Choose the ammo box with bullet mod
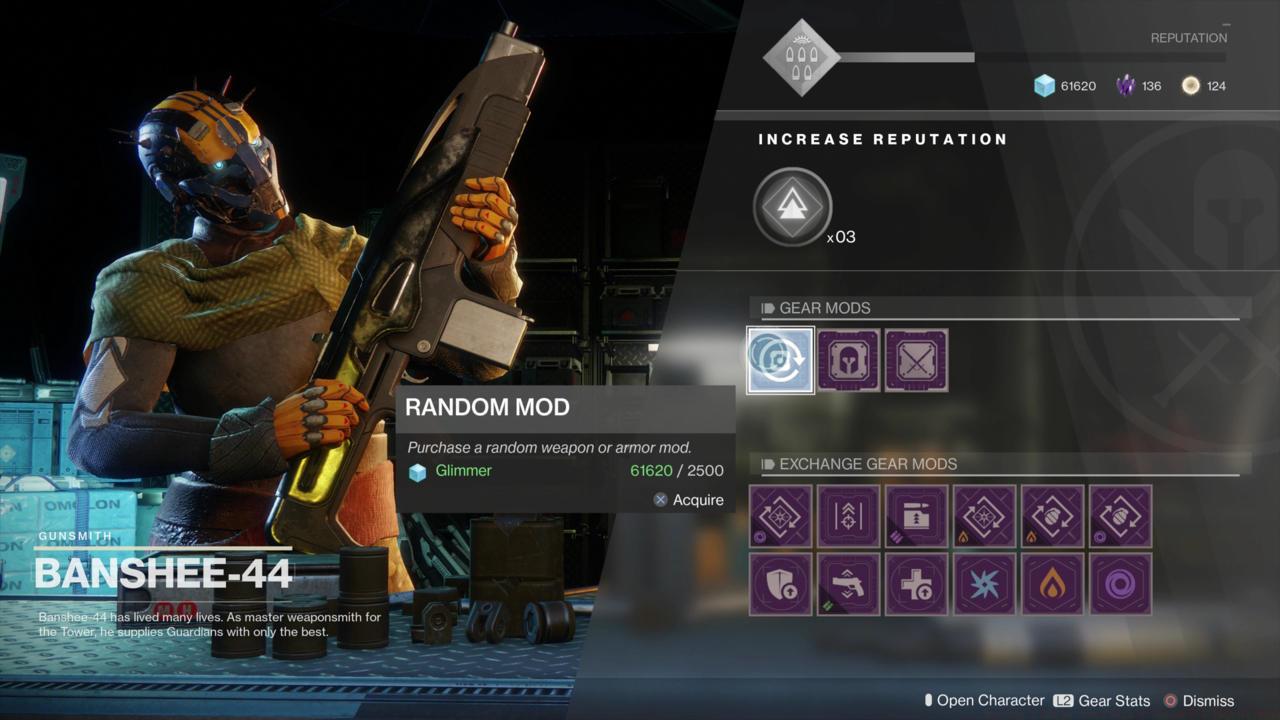 916,516
